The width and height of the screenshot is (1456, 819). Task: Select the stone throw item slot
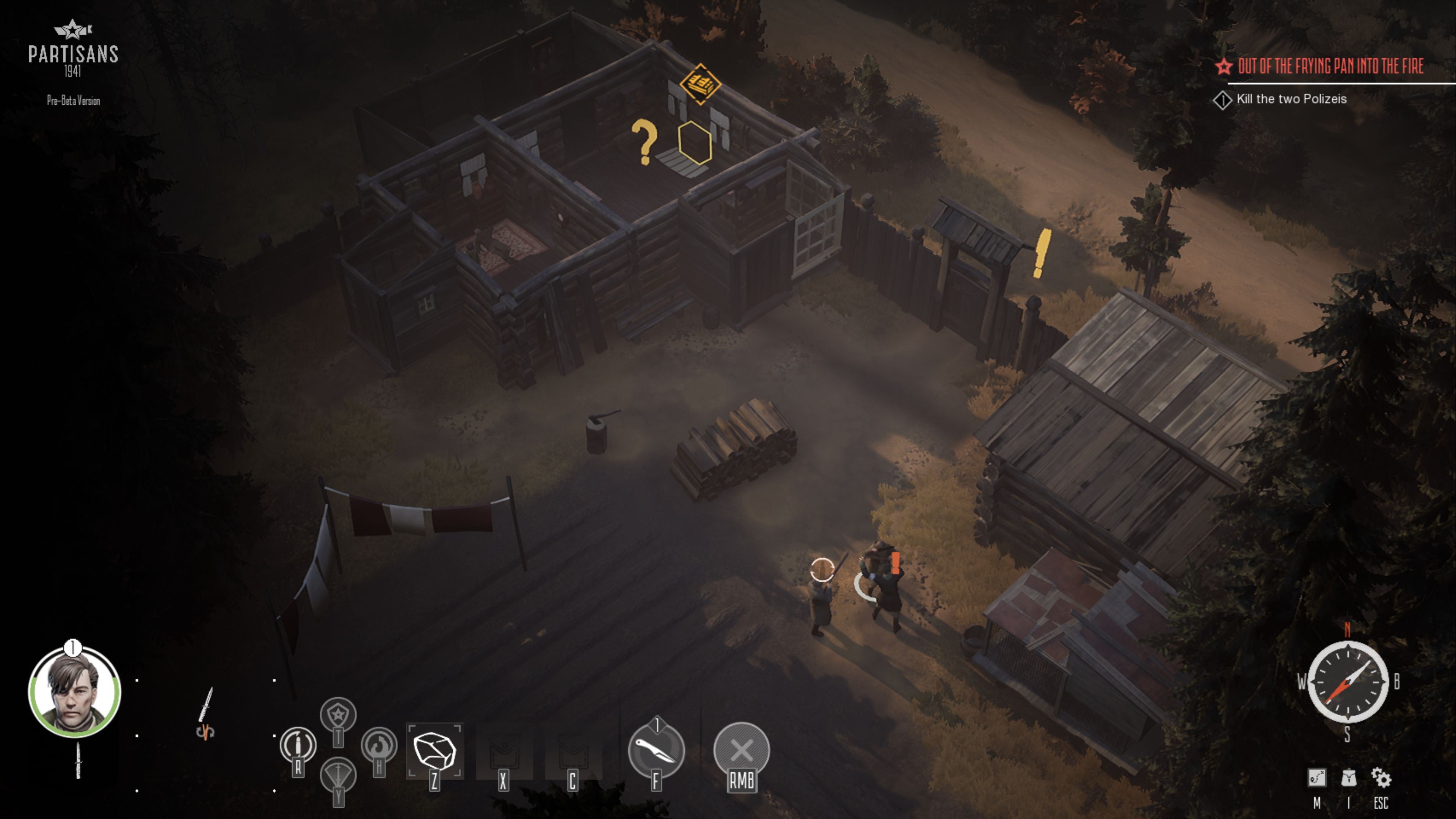point(435,751)
